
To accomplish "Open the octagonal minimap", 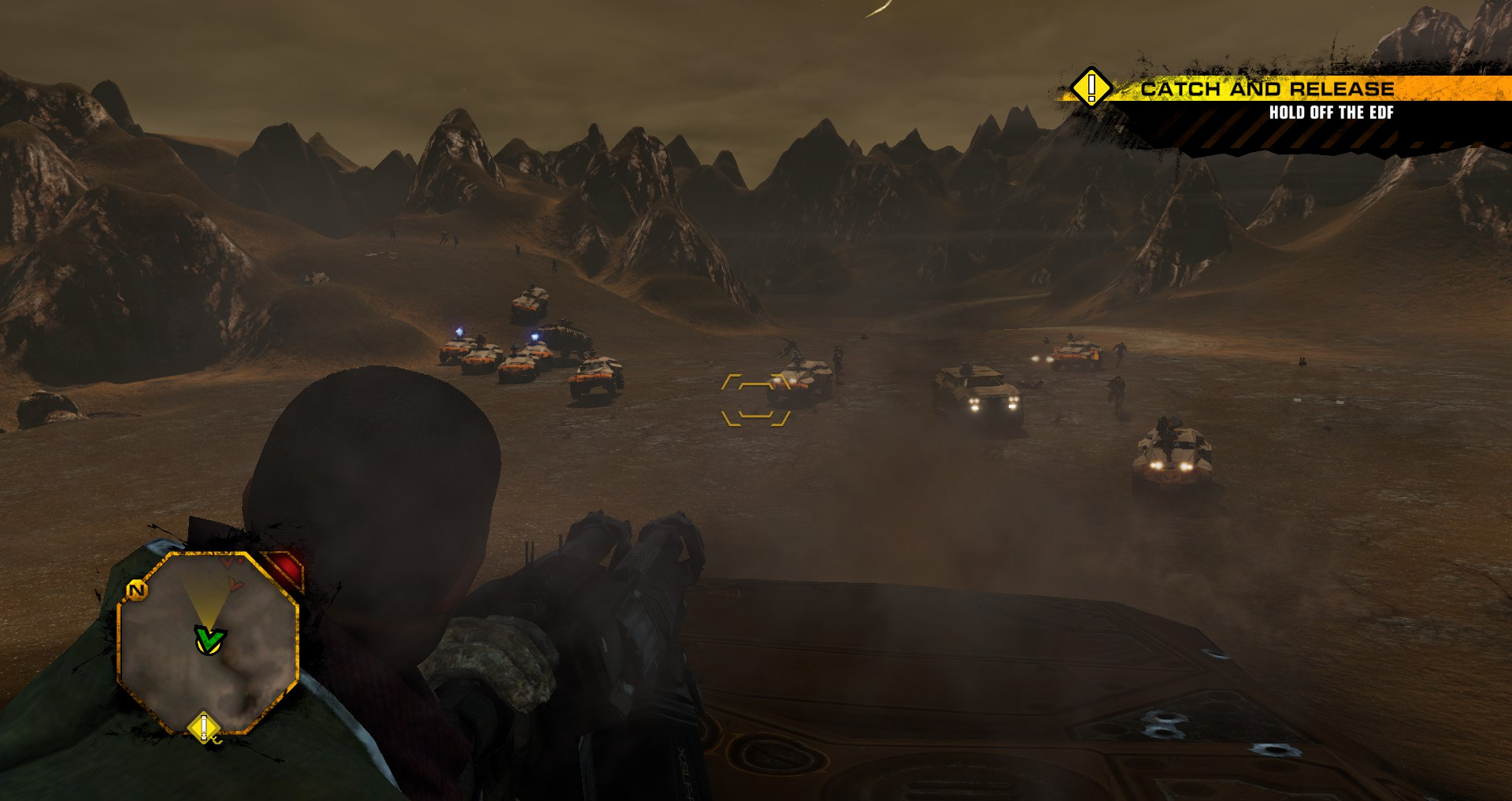I will (208, 642).
